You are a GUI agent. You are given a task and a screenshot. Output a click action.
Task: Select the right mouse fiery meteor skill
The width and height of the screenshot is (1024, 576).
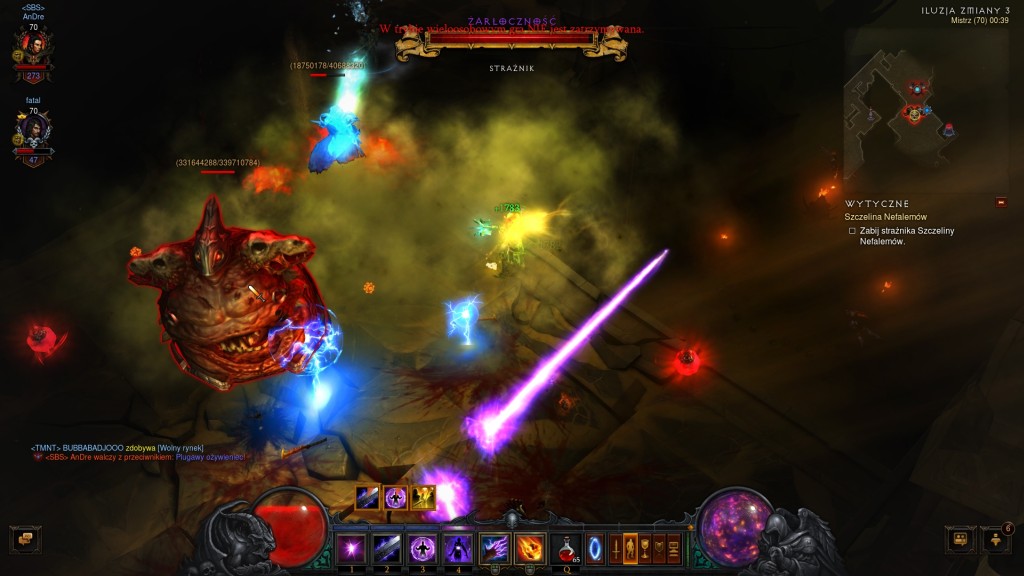click(530, 548)
